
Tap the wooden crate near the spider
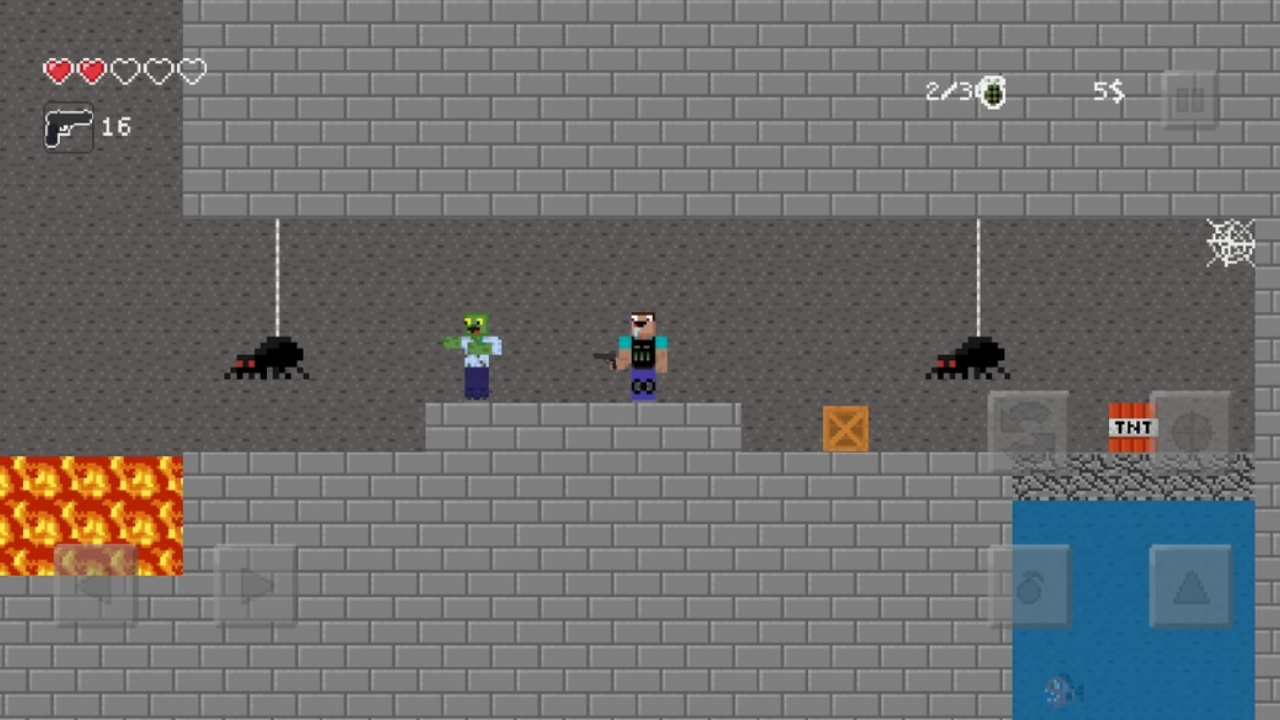point(846,429)
